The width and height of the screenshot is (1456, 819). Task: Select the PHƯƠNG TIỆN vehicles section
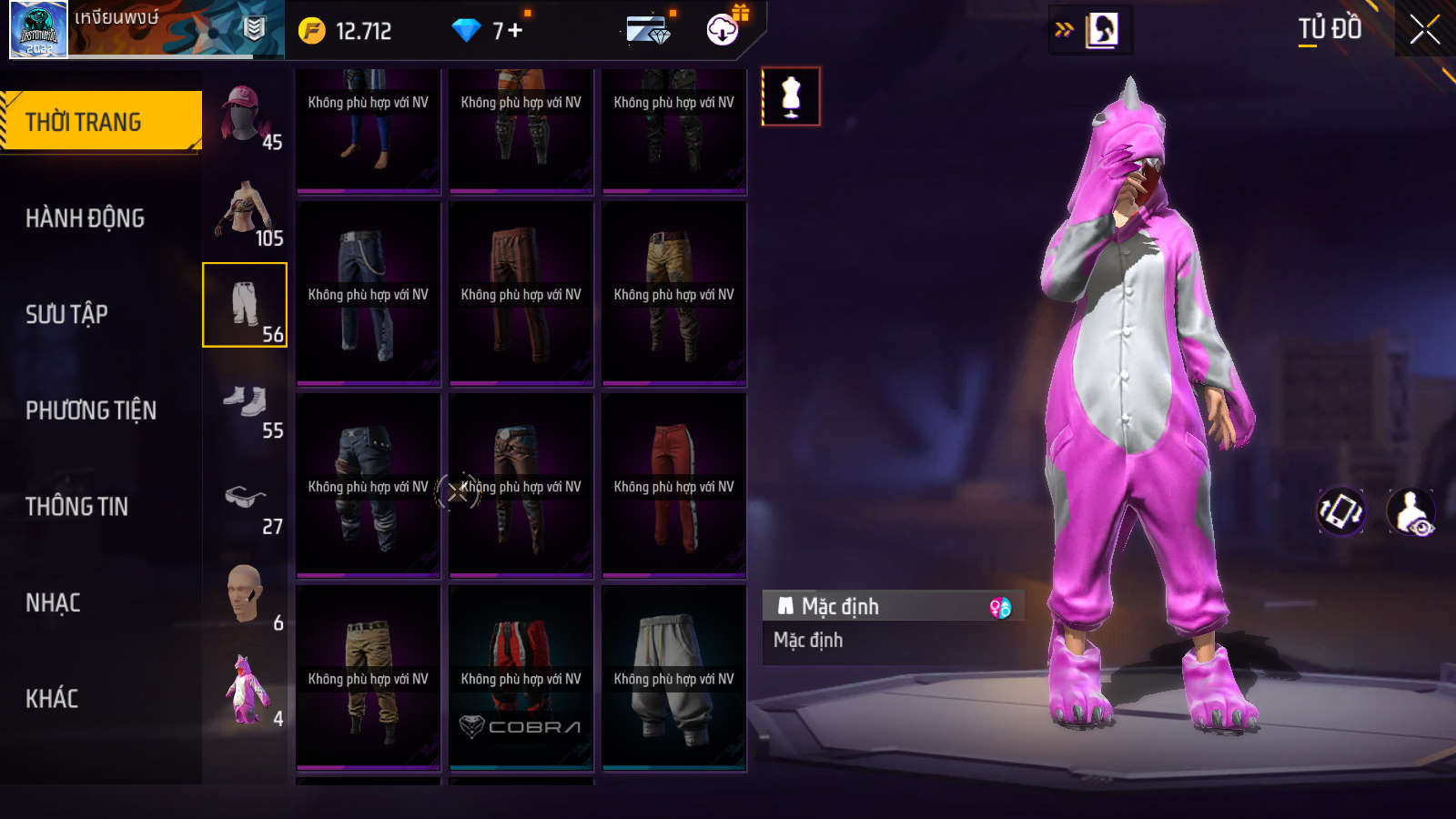click(91, 410)
